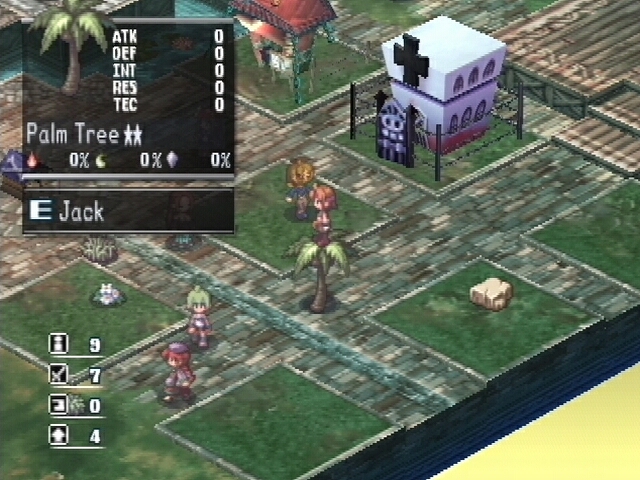Select the sword counter icon
This screenshot has width=640, height=480.
(x=60, y=376)
